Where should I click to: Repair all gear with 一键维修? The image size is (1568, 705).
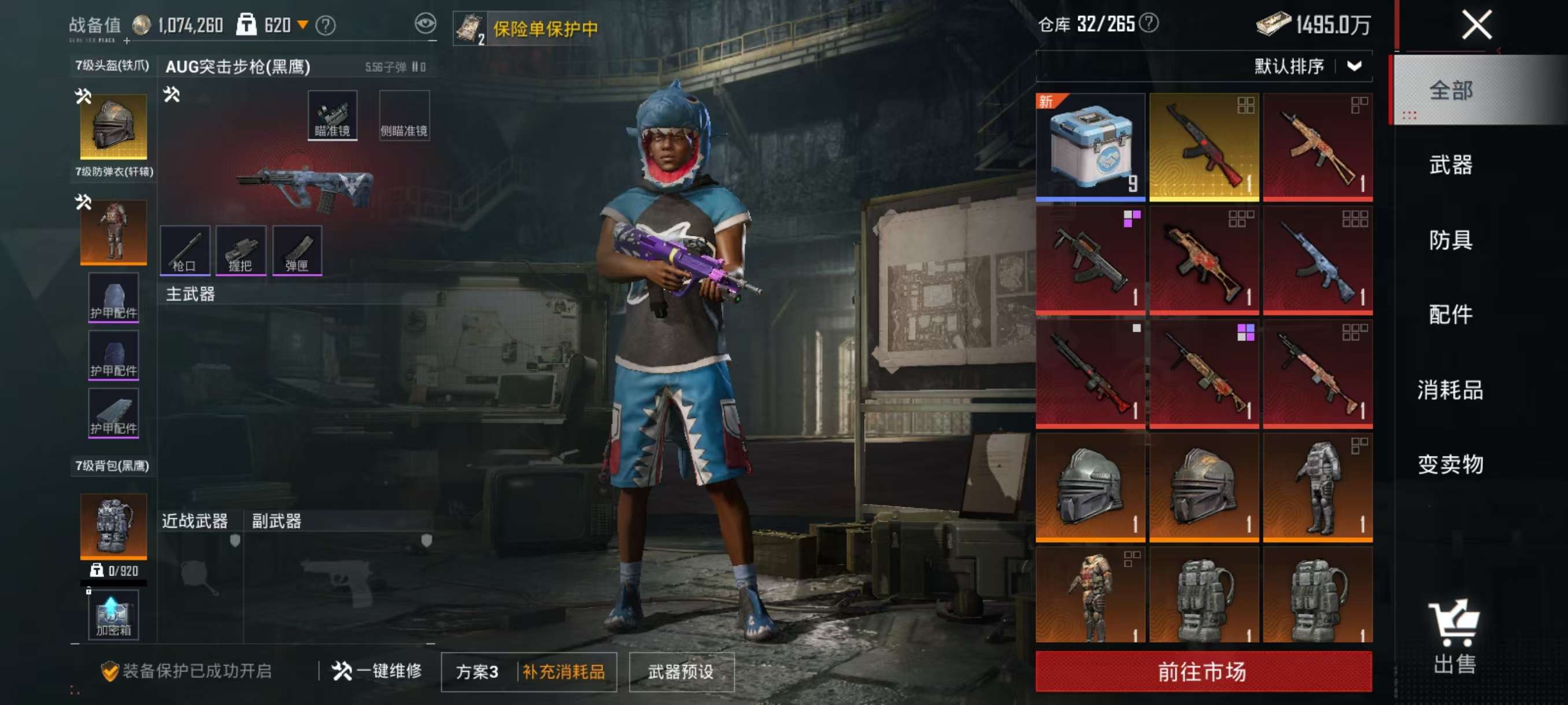(x=377, y=671)
